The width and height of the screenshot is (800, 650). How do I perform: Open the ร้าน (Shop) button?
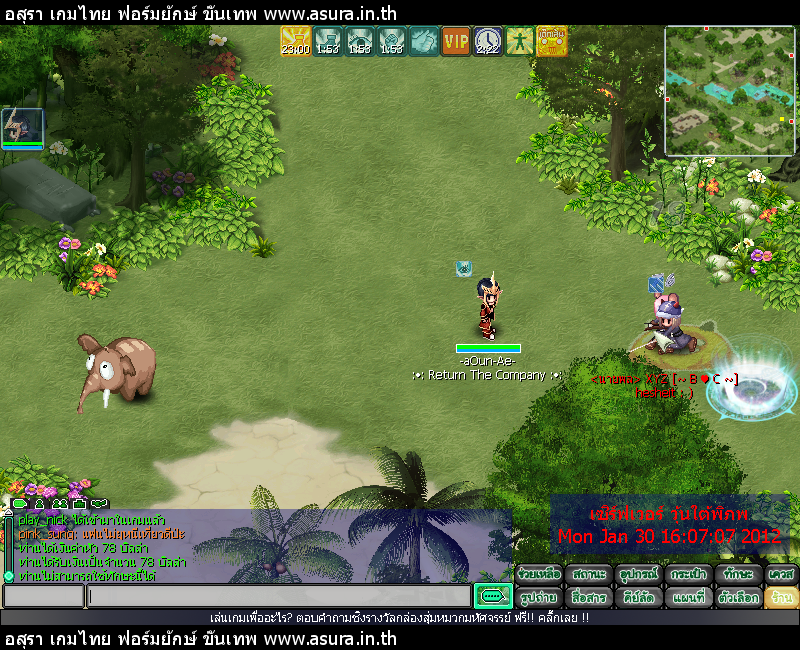click(781, 597)
